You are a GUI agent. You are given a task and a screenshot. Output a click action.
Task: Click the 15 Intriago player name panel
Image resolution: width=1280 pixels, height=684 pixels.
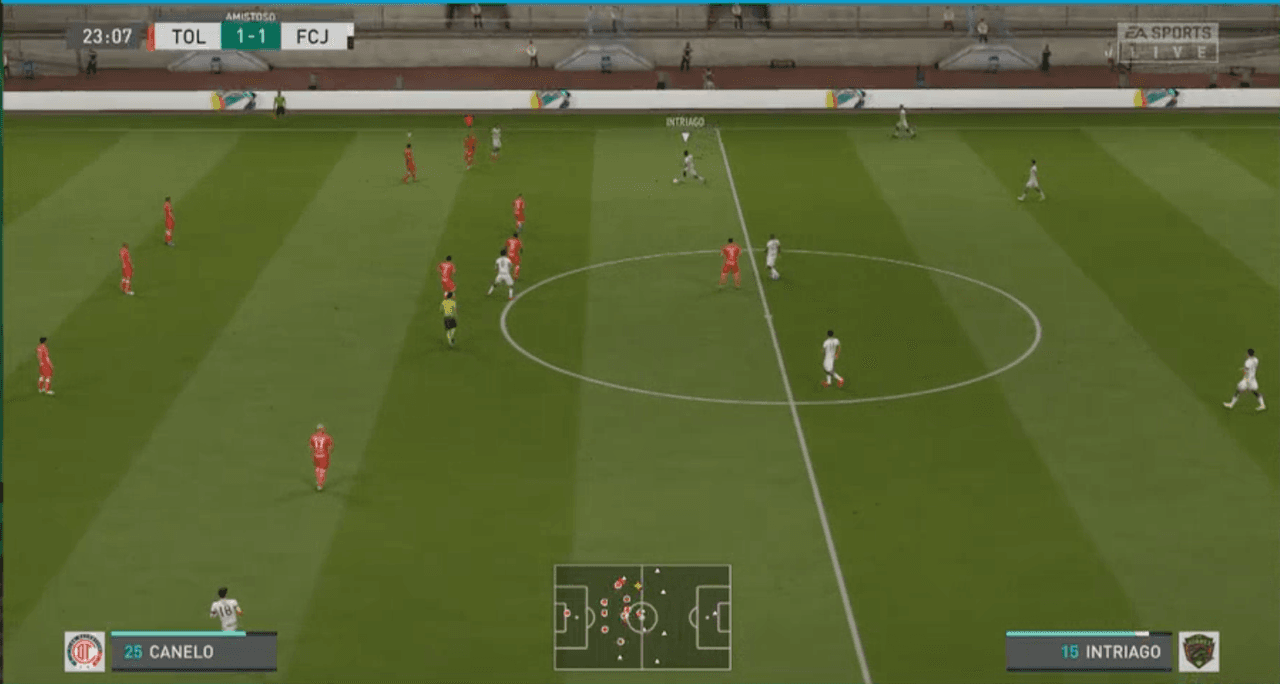[1088, 652]
